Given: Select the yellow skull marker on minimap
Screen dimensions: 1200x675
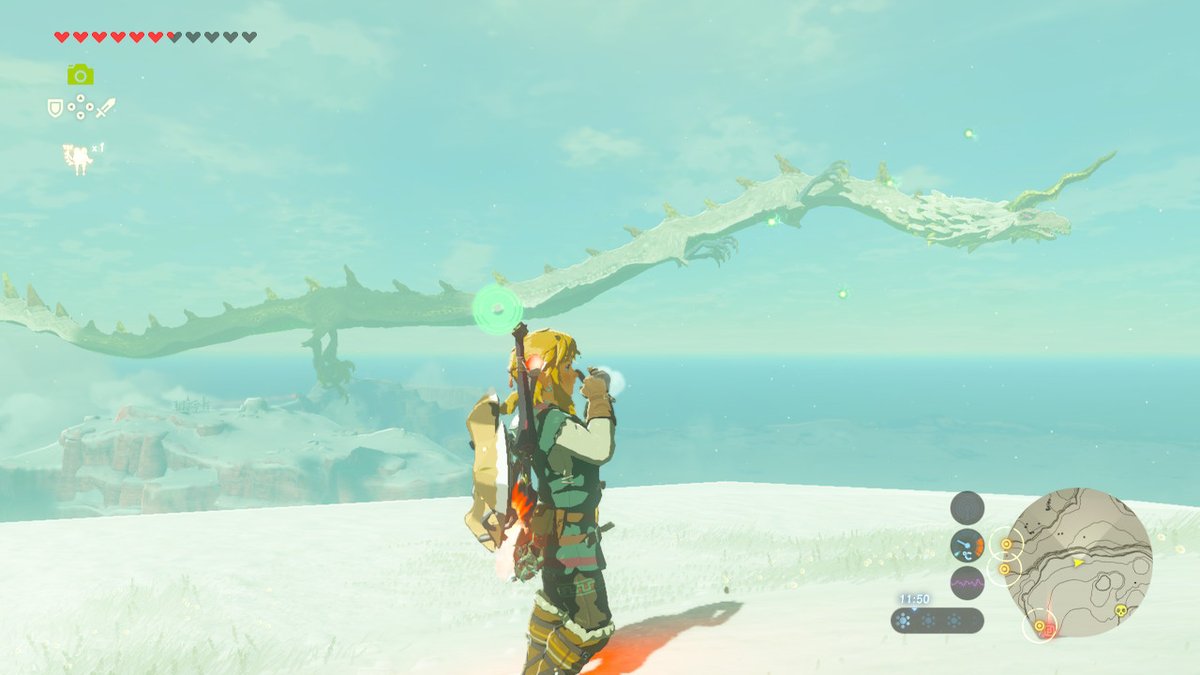Looking at the screenshot, I should (x=1119, y=610).
